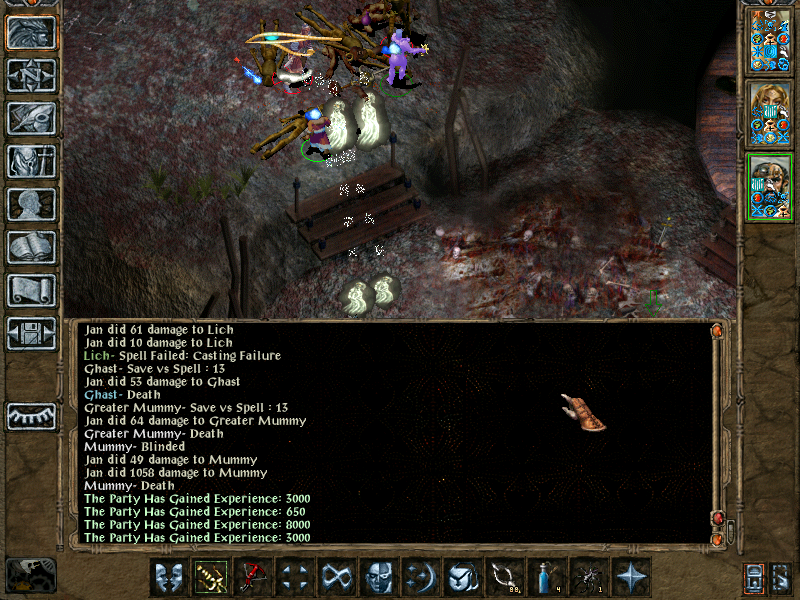Open options via the floppy disk icon
800x600 pixels.
[x=31, y=333]
